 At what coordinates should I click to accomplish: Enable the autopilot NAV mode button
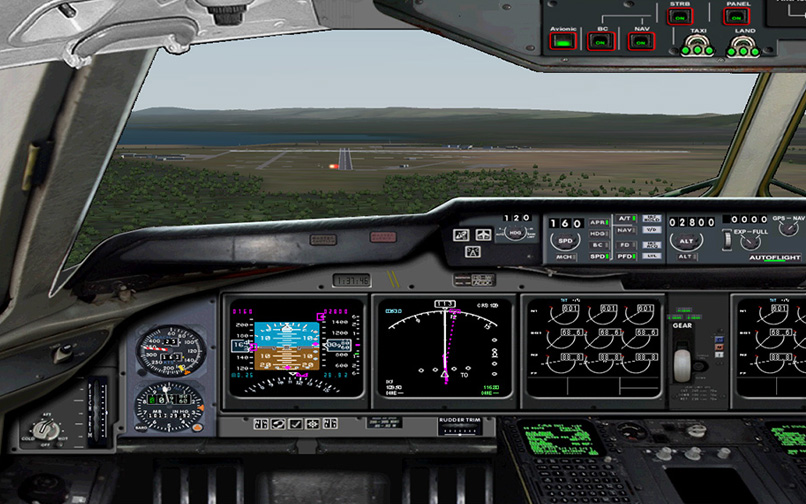click(x=625, y=230)
